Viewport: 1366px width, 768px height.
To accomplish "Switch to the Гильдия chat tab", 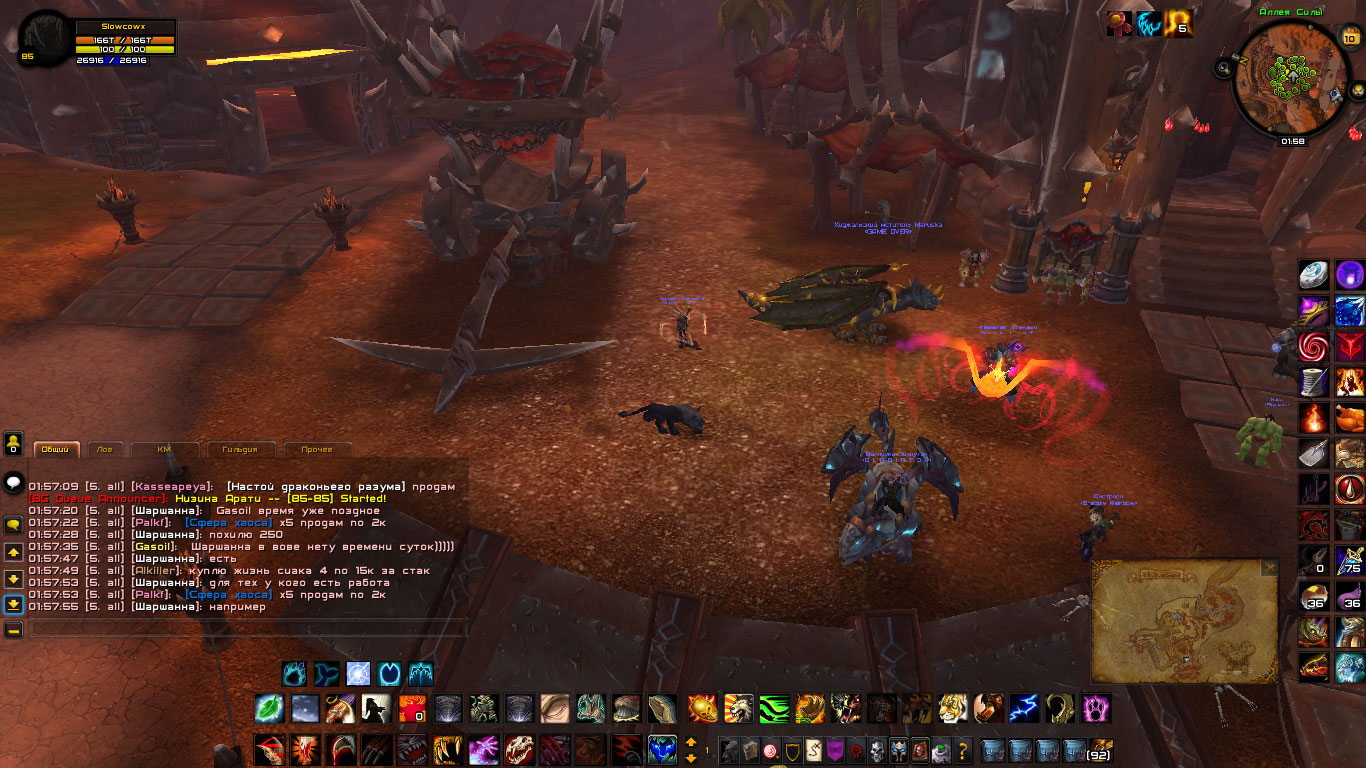I will point(241,449).
